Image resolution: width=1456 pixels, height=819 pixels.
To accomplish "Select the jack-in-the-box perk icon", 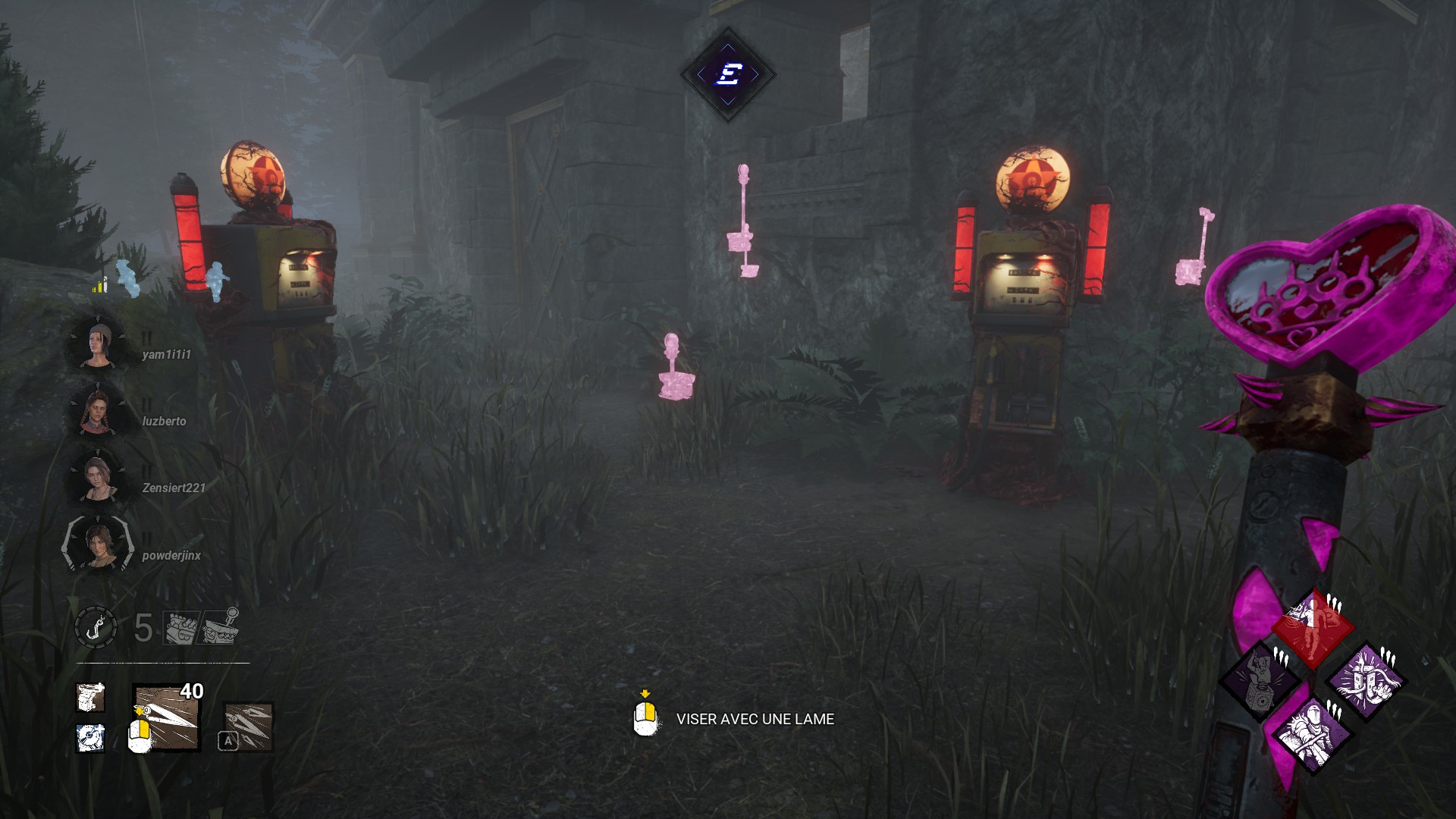I will coord(1260,681).
